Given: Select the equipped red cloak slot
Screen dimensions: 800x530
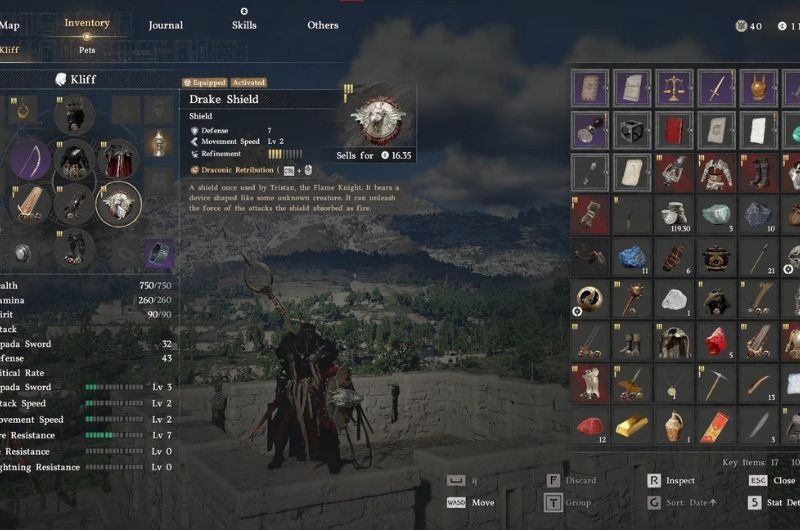Looking at the screenshot, I should [119, 159].
